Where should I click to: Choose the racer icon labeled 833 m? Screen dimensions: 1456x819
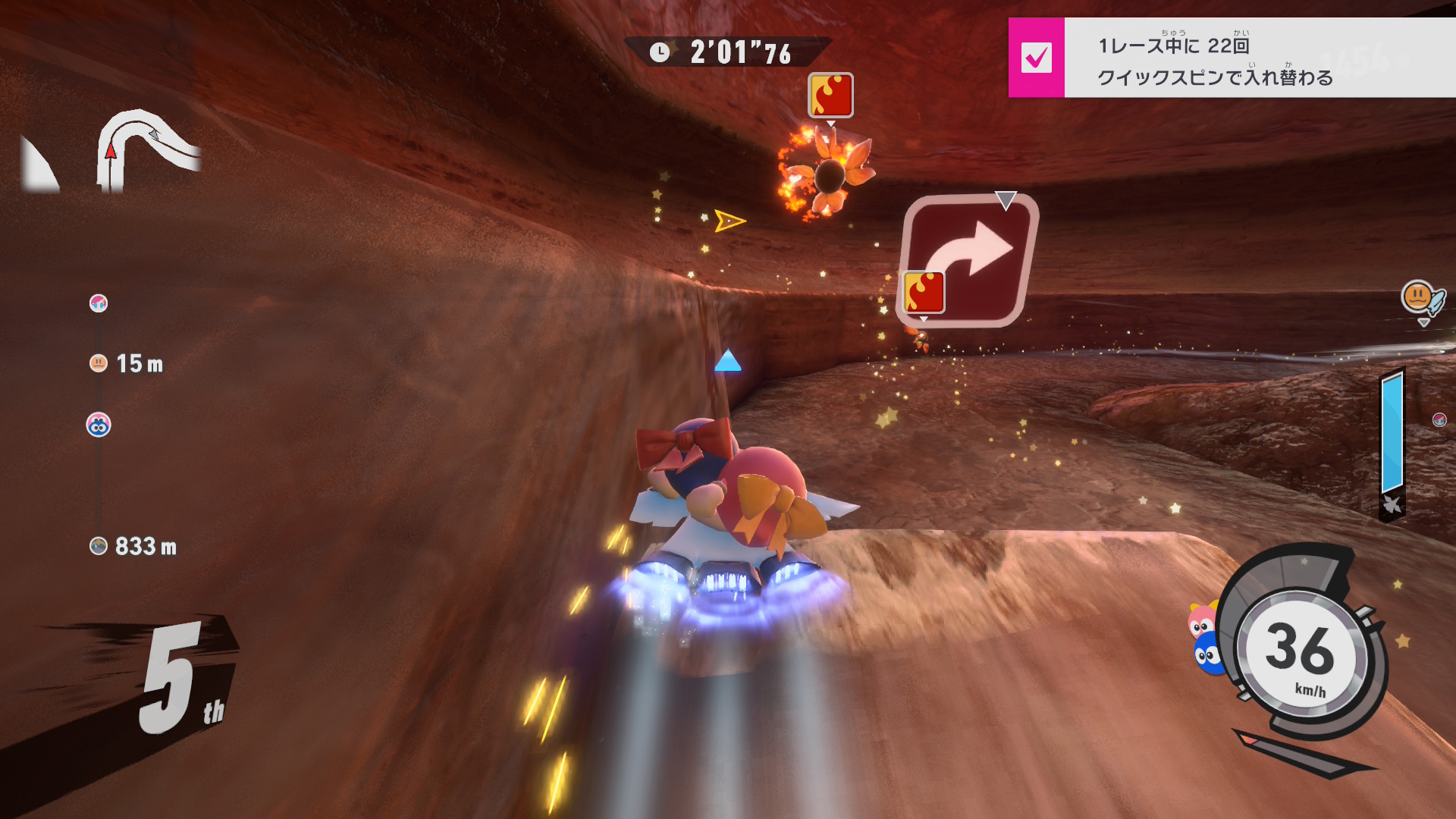[x=99, y=546]
